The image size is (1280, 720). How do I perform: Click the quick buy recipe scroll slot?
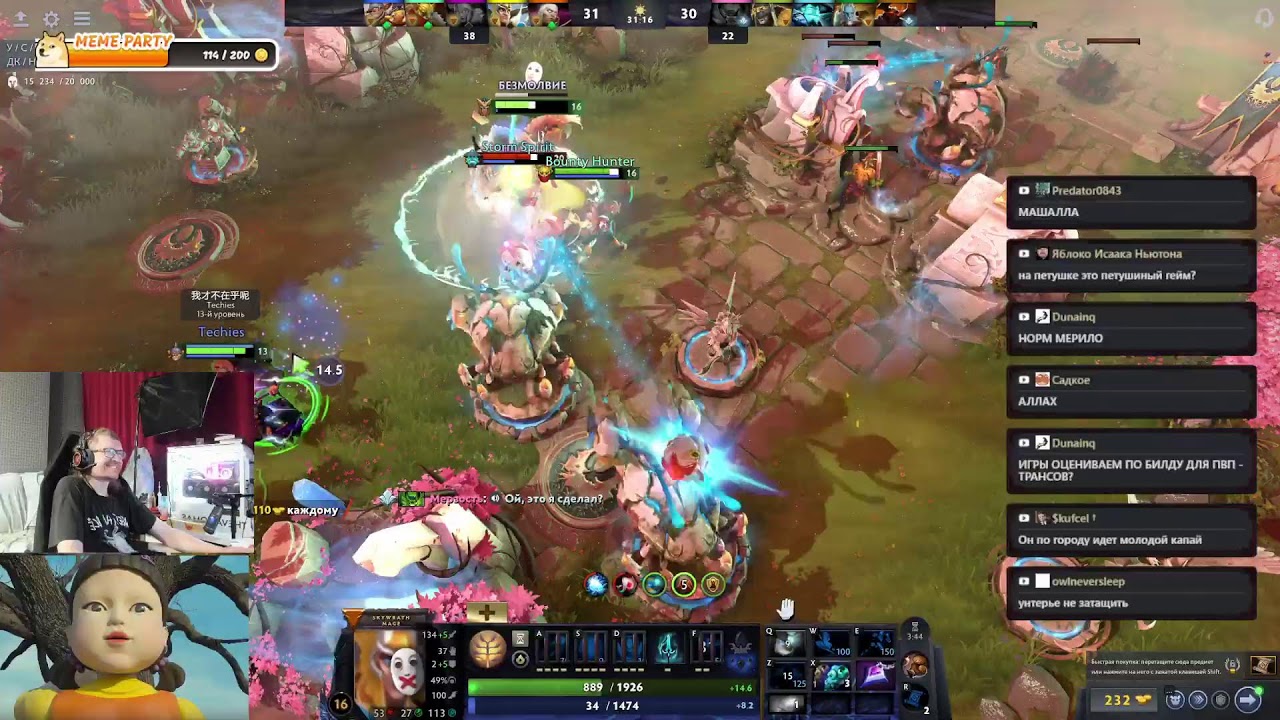point(1263,665)
